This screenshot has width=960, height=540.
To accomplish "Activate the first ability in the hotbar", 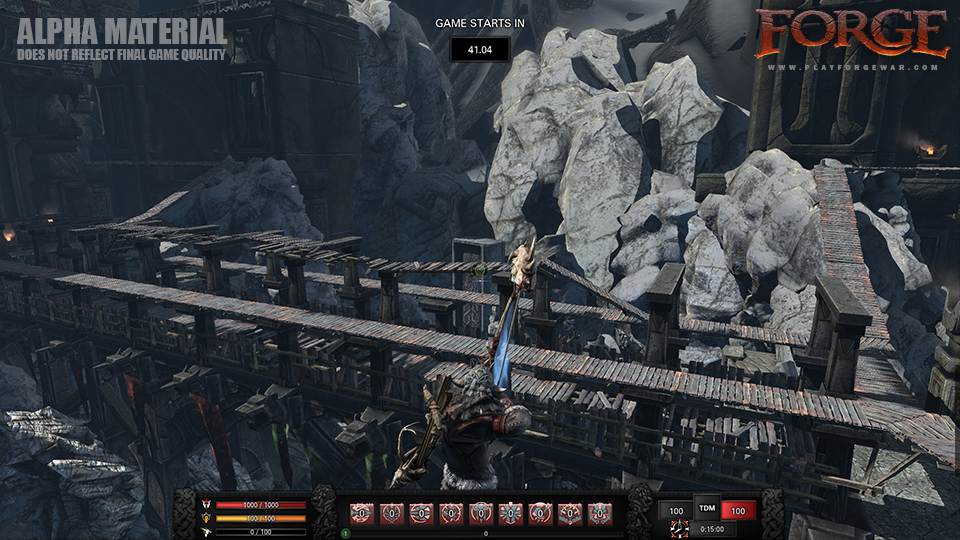I will coord(361,512).
